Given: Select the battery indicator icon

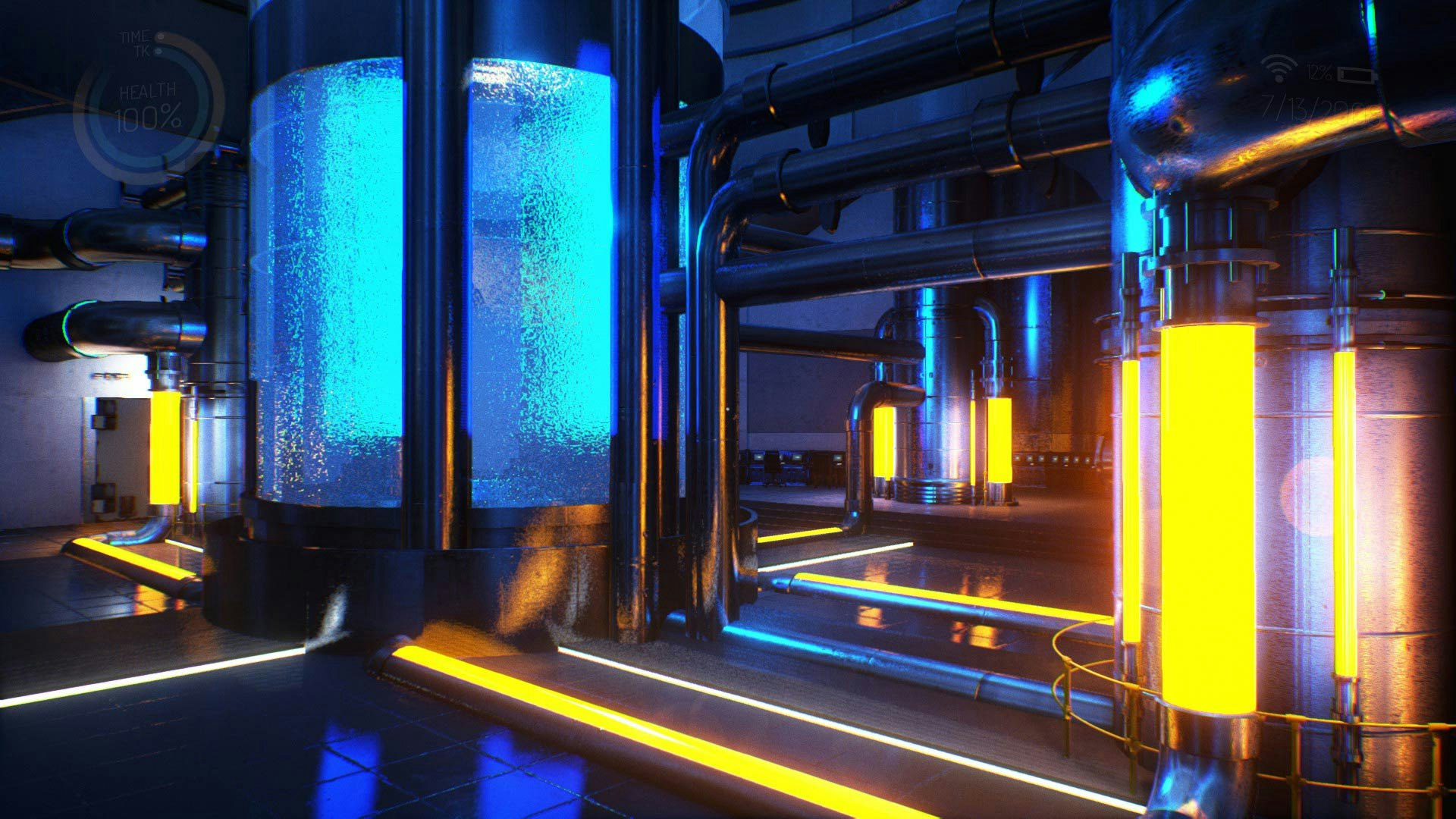Looking at the screenshot, I should coord(1357,74).
